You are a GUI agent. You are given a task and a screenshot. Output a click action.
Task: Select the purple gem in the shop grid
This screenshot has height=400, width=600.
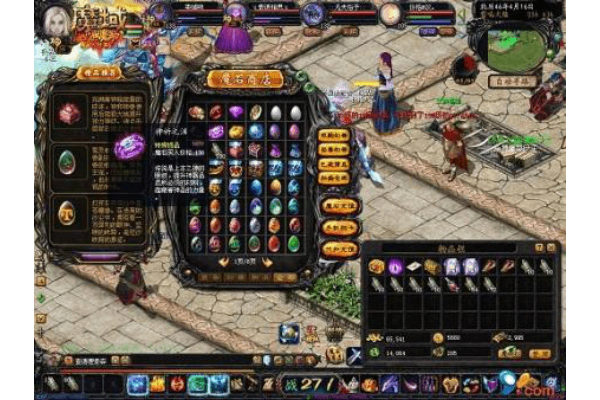[236, 112]
